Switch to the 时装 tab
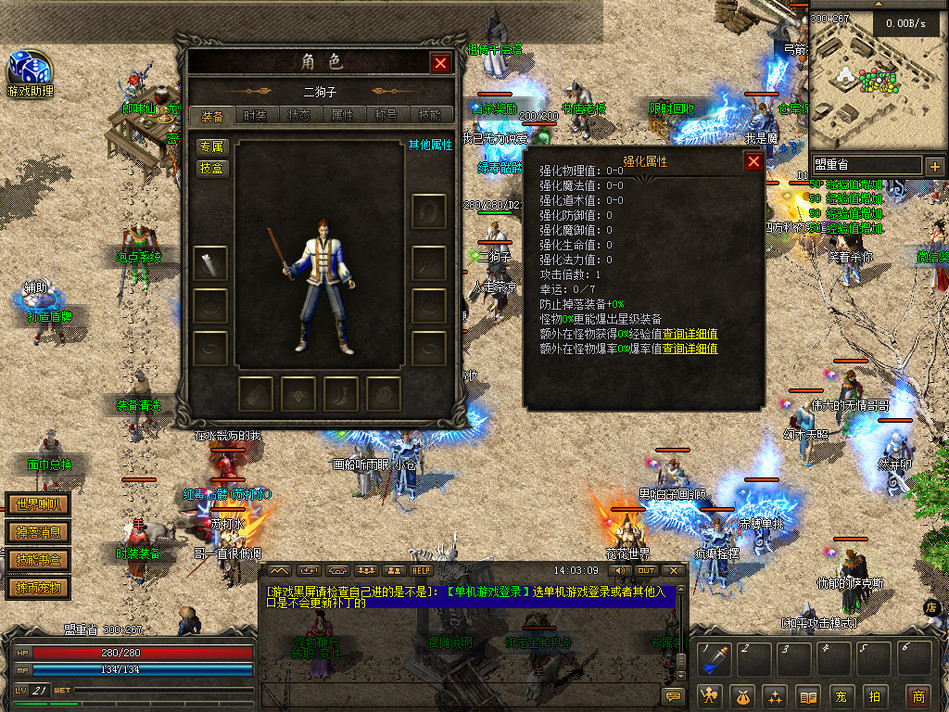Screen dimensions: 949x712 pos(255,115)
